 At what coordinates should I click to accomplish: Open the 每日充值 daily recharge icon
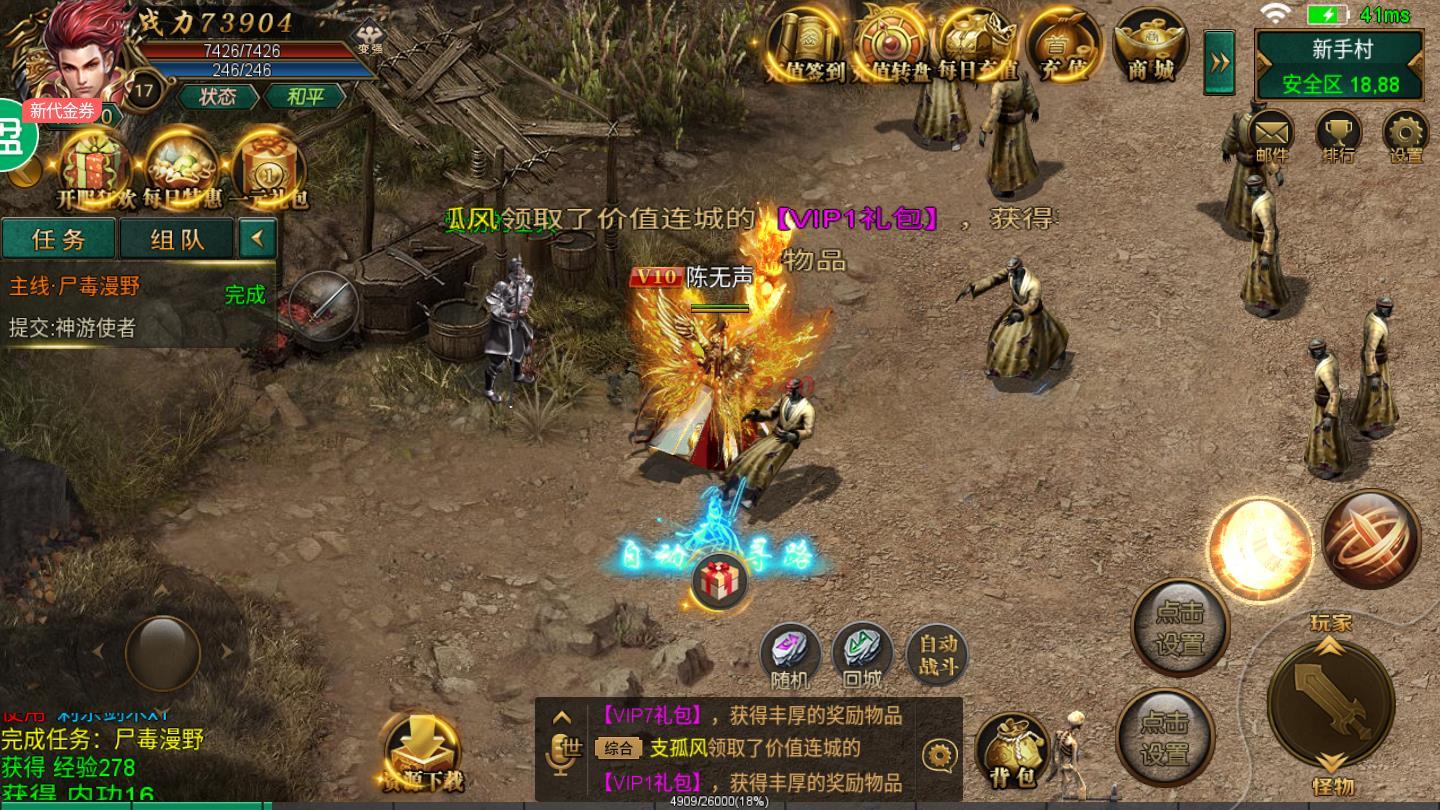978,46
